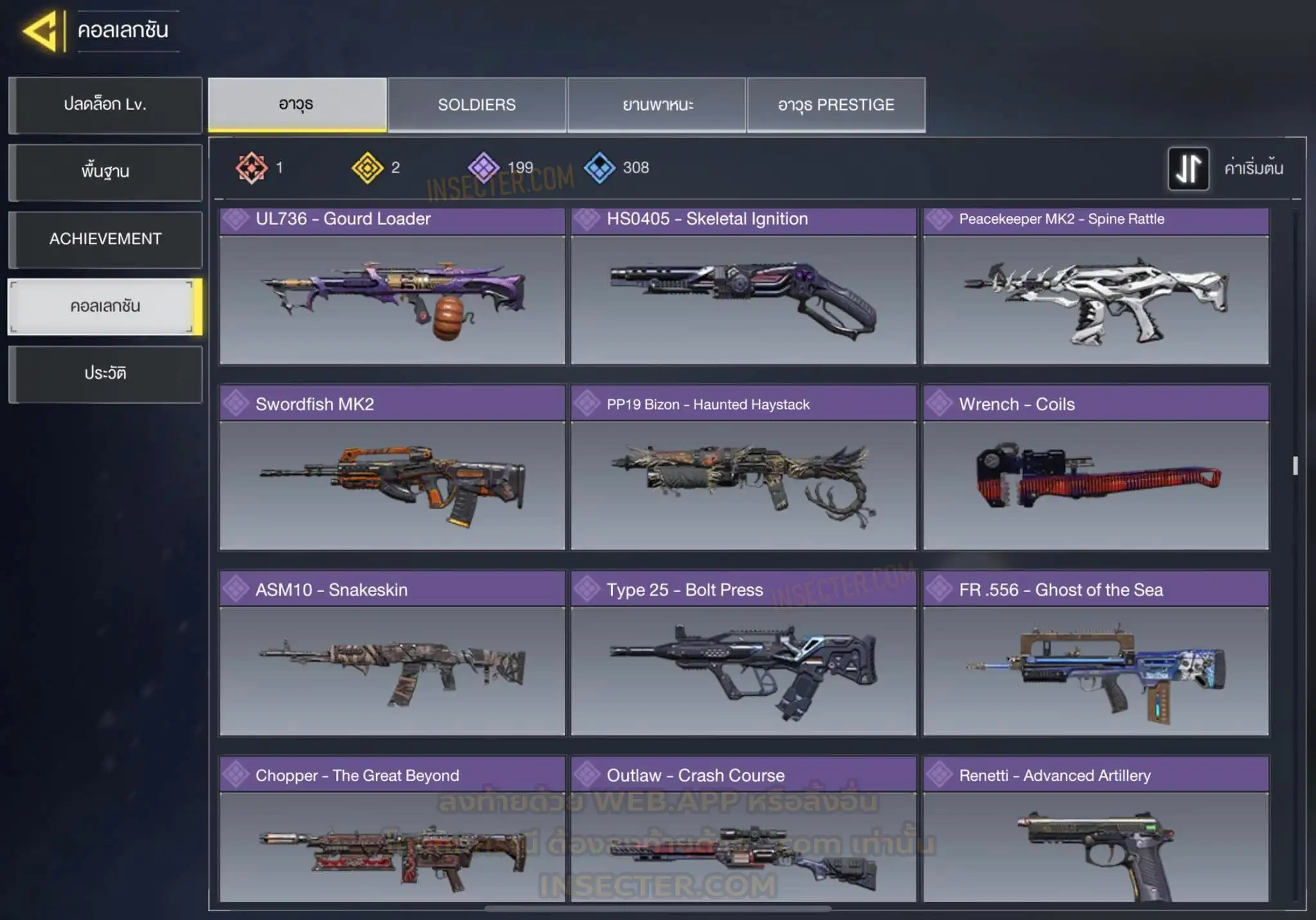Open the อาวุธ PRESTIGE tab
The image size is (1316, 920).
tap(836, 105)
